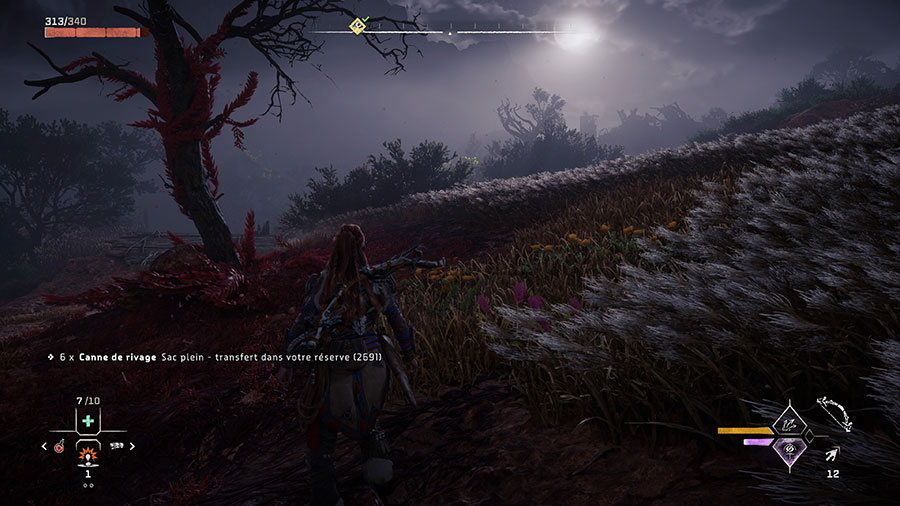
Task: Select the yellow quest marker on the compass
Action: pyautogui.click(x=357, y=25)
